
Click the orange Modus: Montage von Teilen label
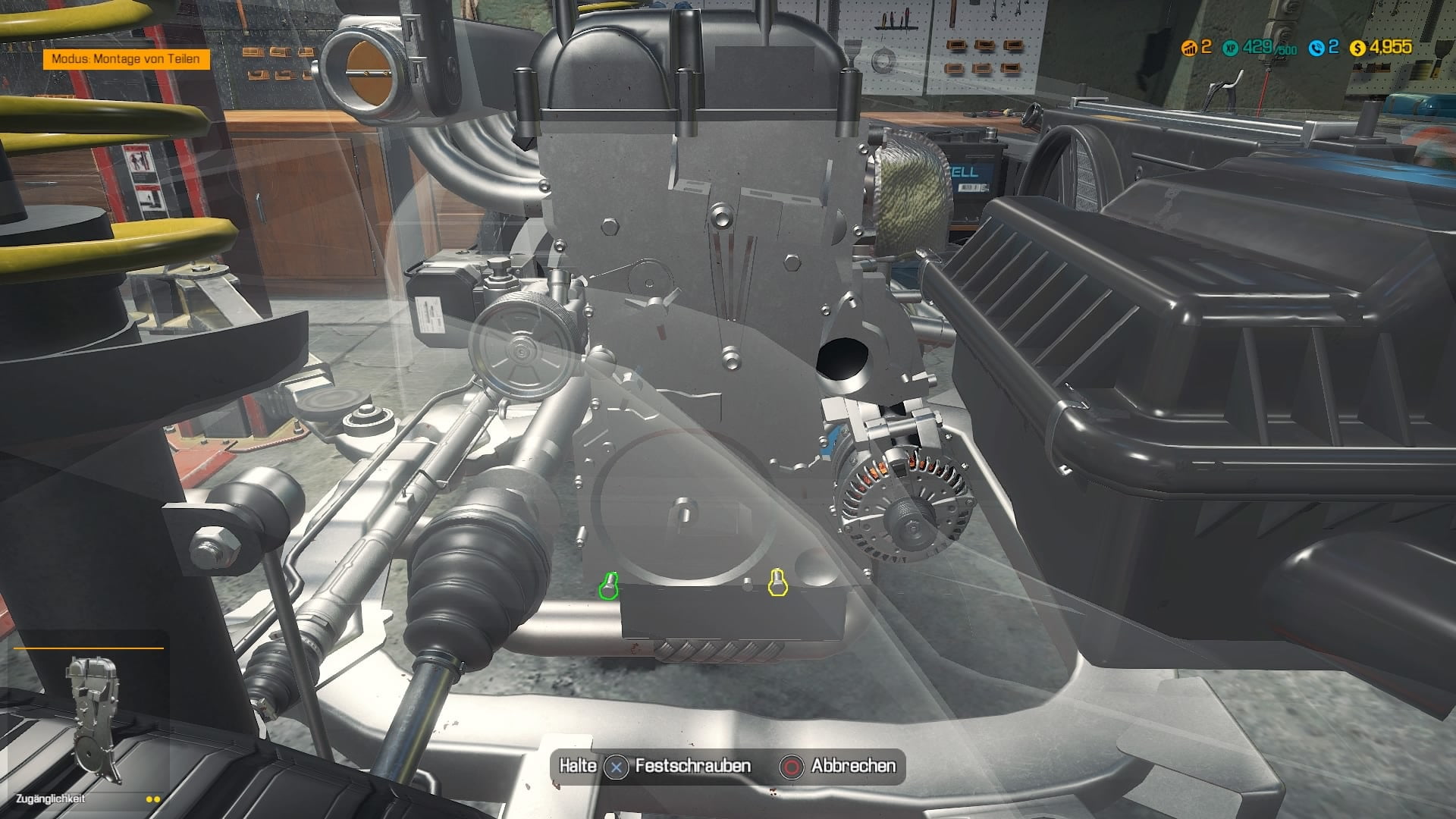[126, 58]
